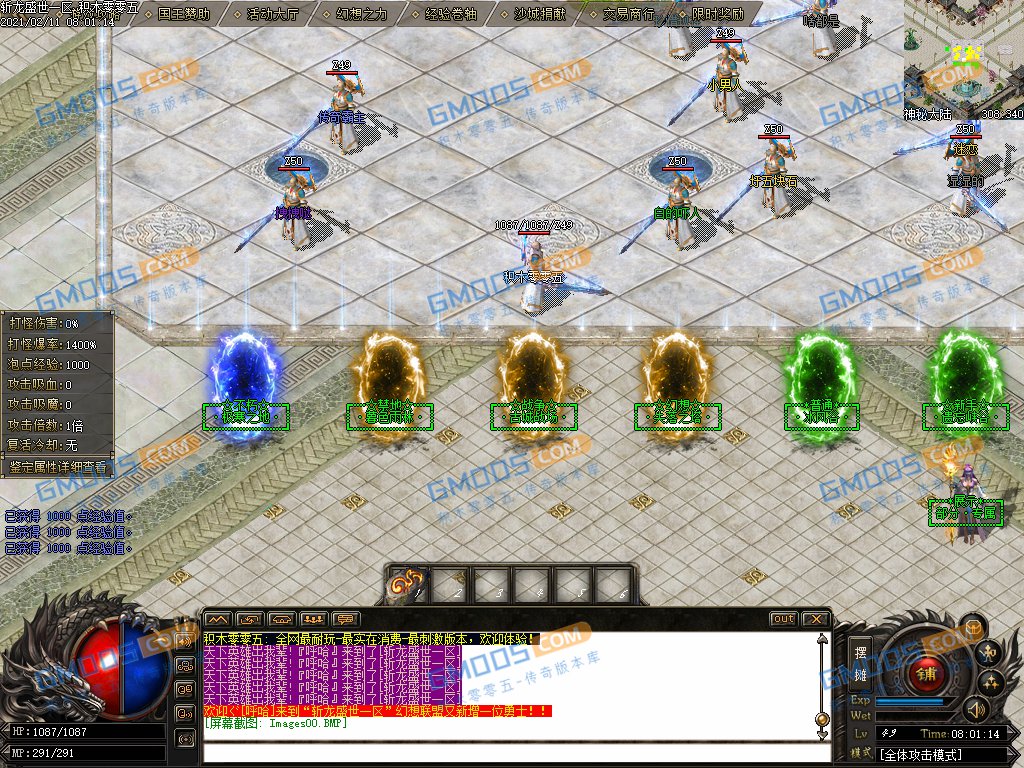Click the red 铺 shop orb
The height and width of the screenshot is (768, 1024).
pyautogui.click(x=925, y=671)
